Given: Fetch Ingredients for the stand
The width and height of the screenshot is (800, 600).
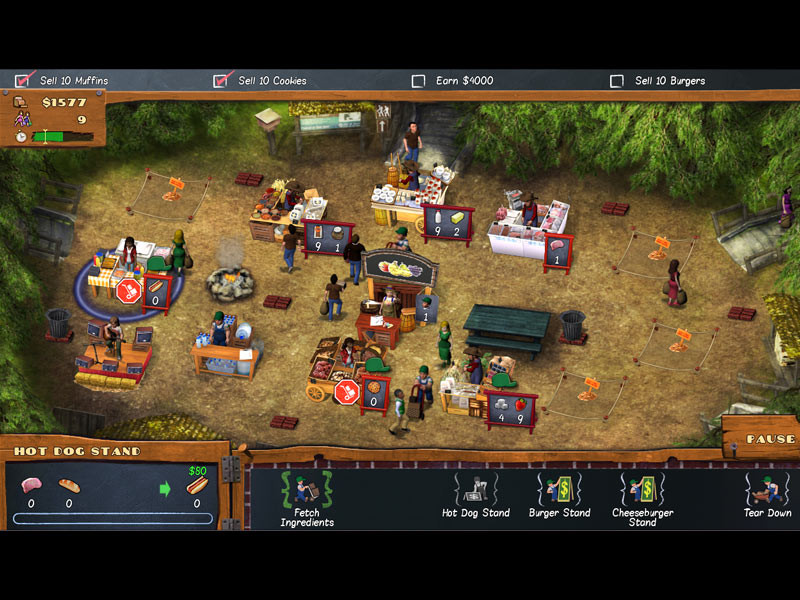Looking at the screenshot, I should click(305, 496).
